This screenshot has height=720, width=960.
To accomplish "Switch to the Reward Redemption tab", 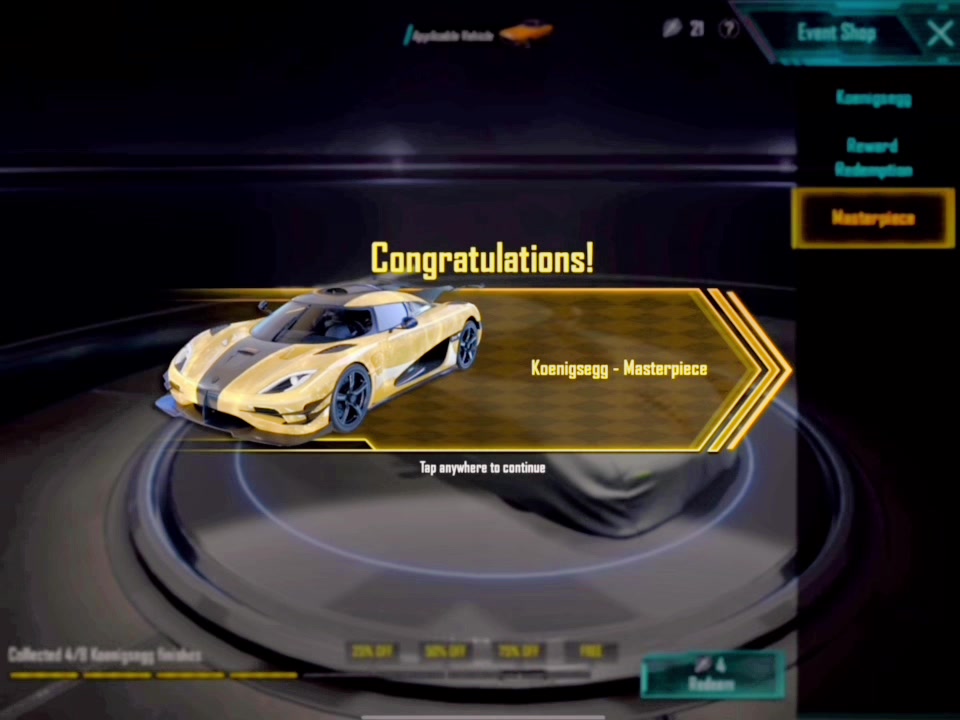I will tap(873, 157).
